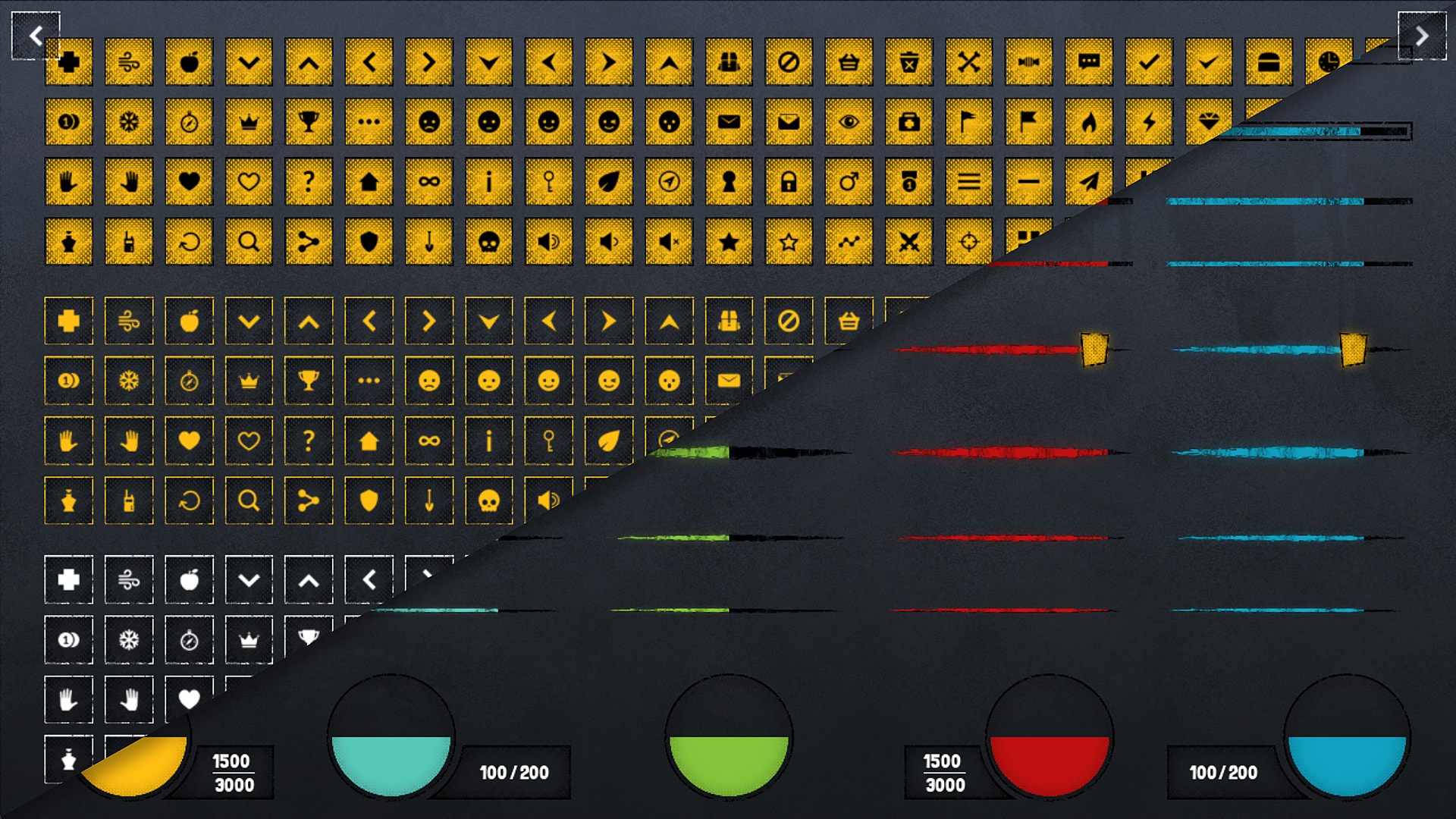Click the magnifying glass search icon
This screenshot has width=1456, height=819.
(x=248, y=243)
